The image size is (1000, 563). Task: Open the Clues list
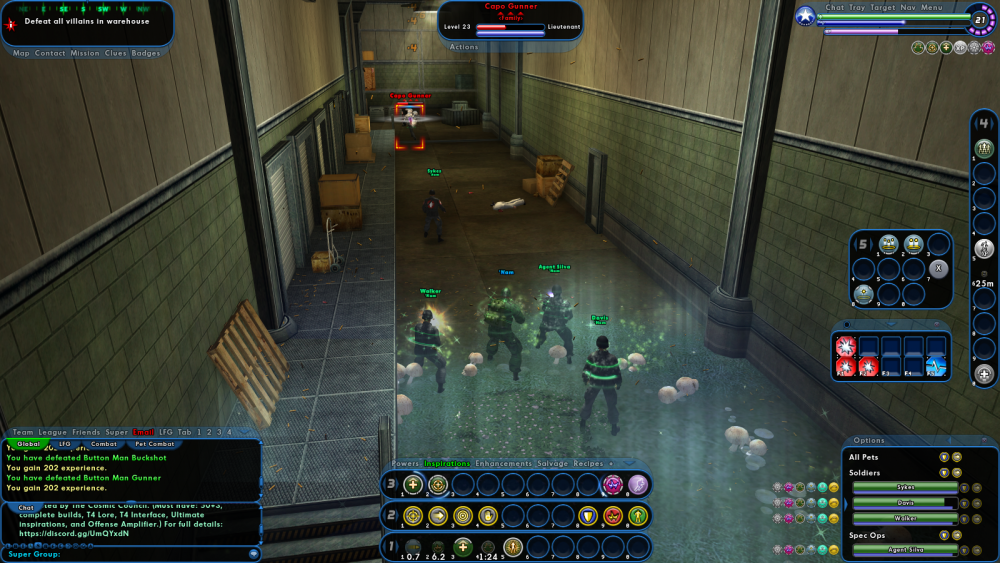(116, 53)
